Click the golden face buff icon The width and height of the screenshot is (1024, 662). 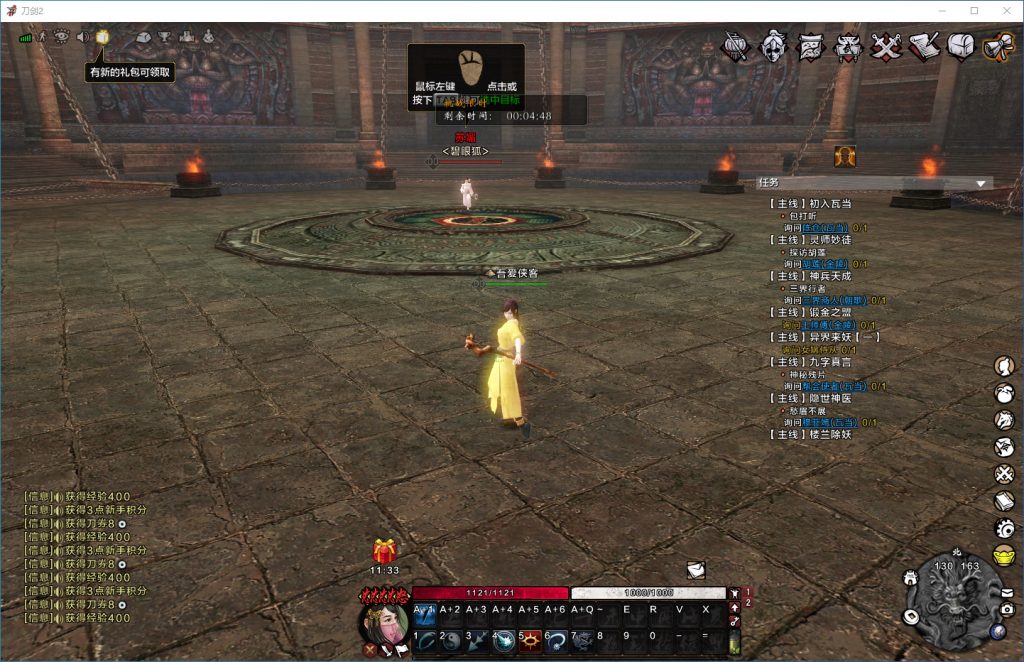click(845, 156)
